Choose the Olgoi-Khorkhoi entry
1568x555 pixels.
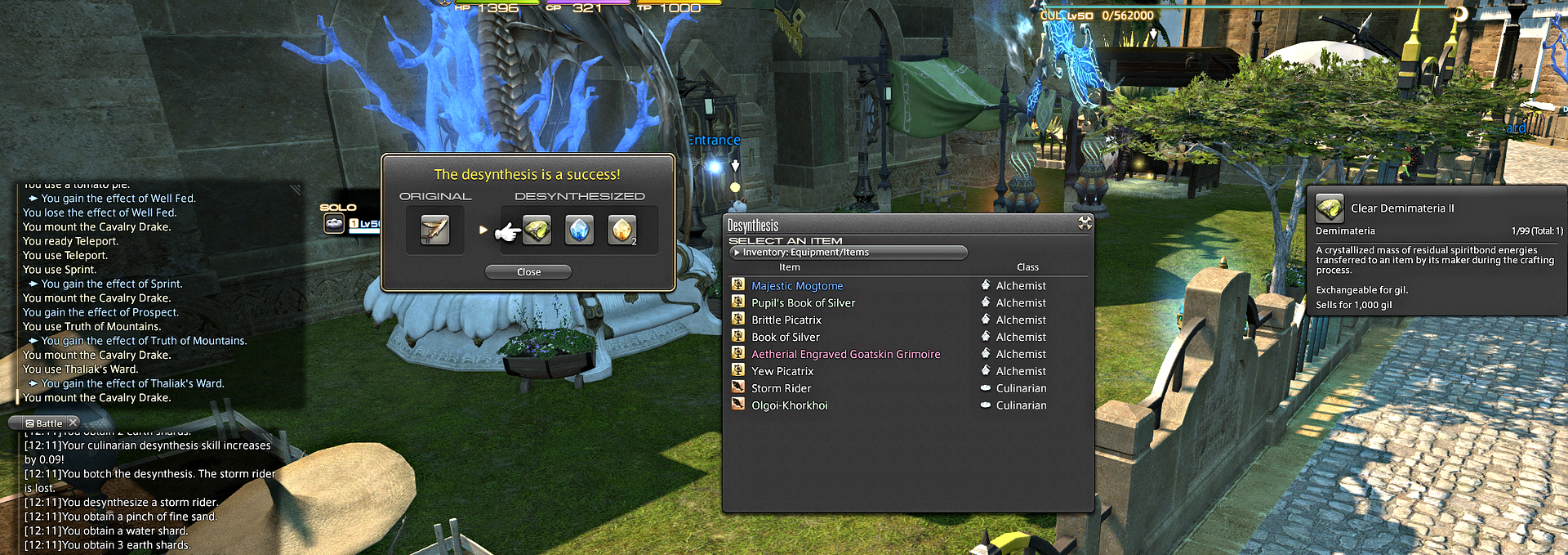(x=789, y=406)
